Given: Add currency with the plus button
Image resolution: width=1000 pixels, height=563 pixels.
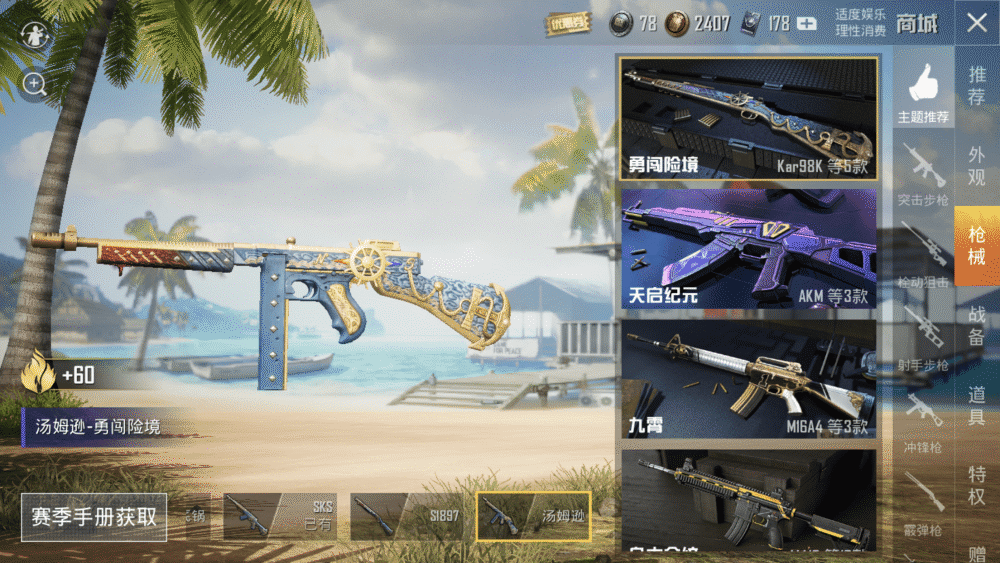Looking at the screenshot, I should 807,23.
